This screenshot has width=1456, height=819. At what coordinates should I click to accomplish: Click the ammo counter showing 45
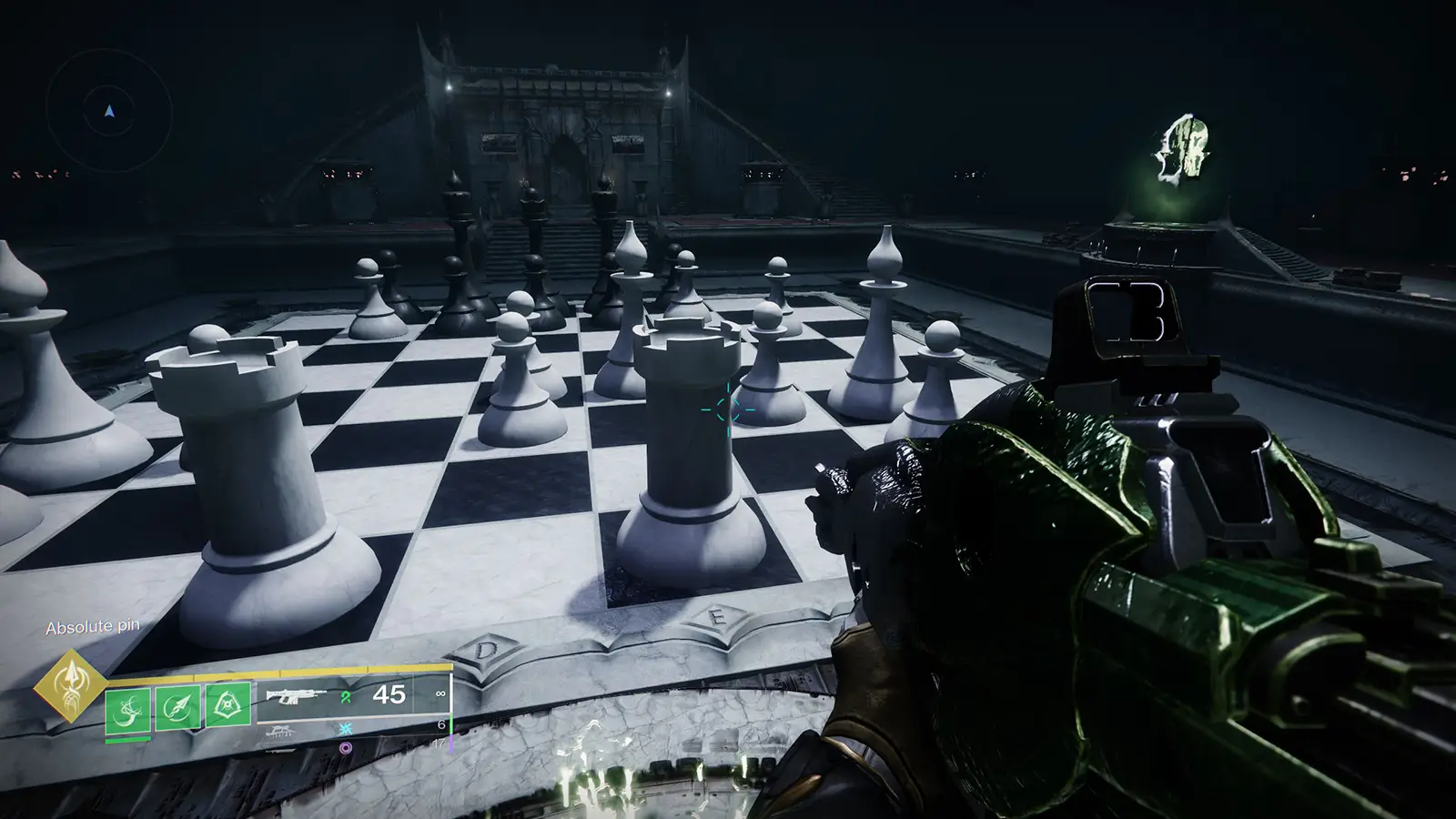coord(388,694)
